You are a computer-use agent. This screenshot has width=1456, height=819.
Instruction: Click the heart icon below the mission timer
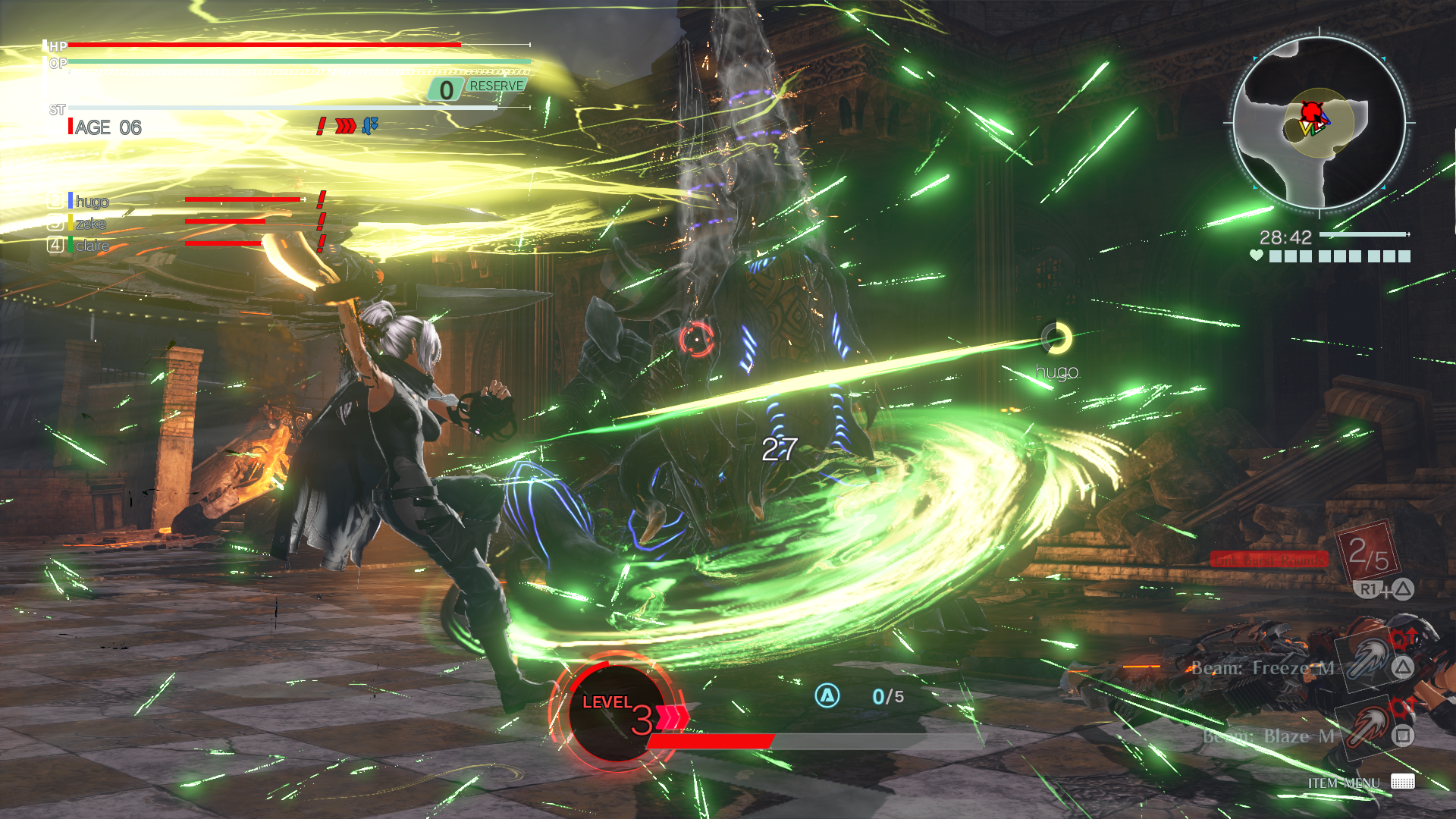[1256, 256]
